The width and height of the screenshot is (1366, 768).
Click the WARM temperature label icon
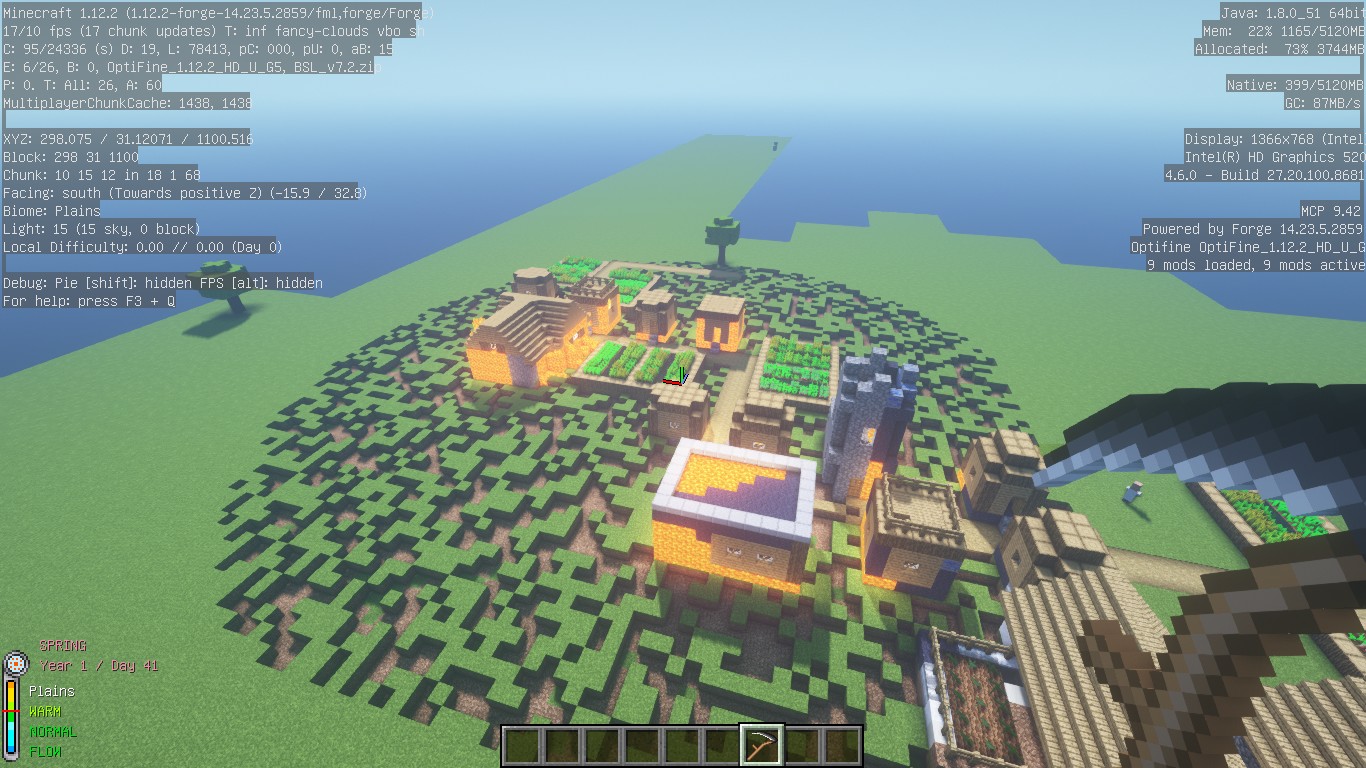tap(47, 711)
